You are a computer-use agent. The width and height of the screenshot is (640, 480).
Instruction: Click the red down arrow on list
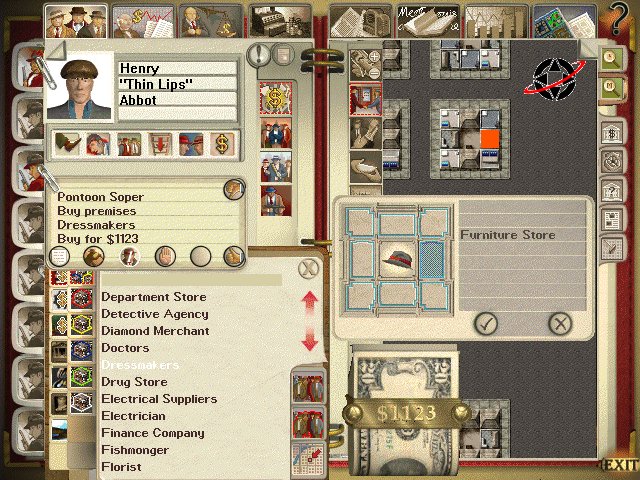pyautogui.click(x=309, y=341)
